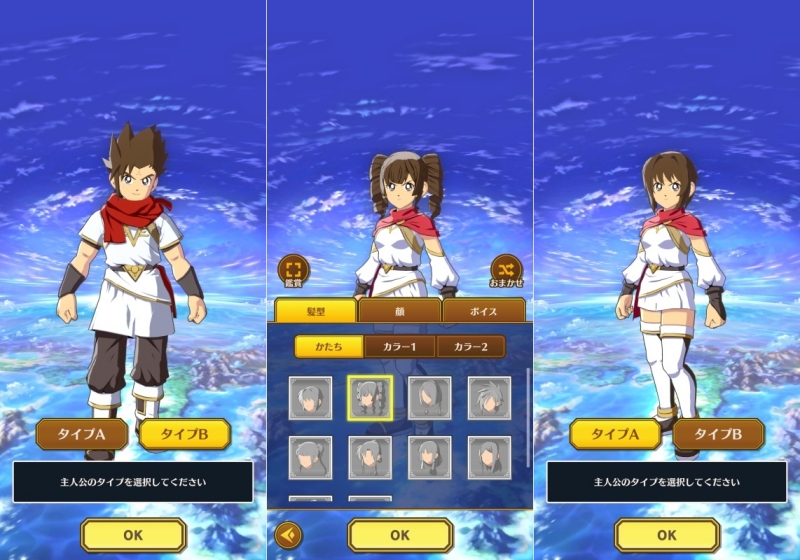
Task: Select タイプB under the spiky-haired boy
Action: pyautogui.click(x=185, y=434)
